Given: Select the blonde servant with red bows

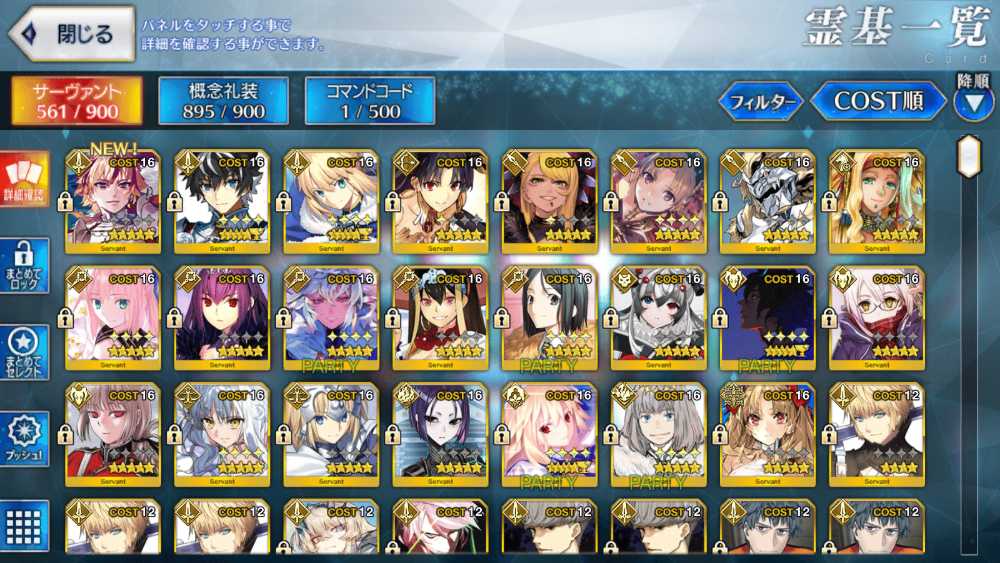Looking at the screenshot, I should pos(766,430).
